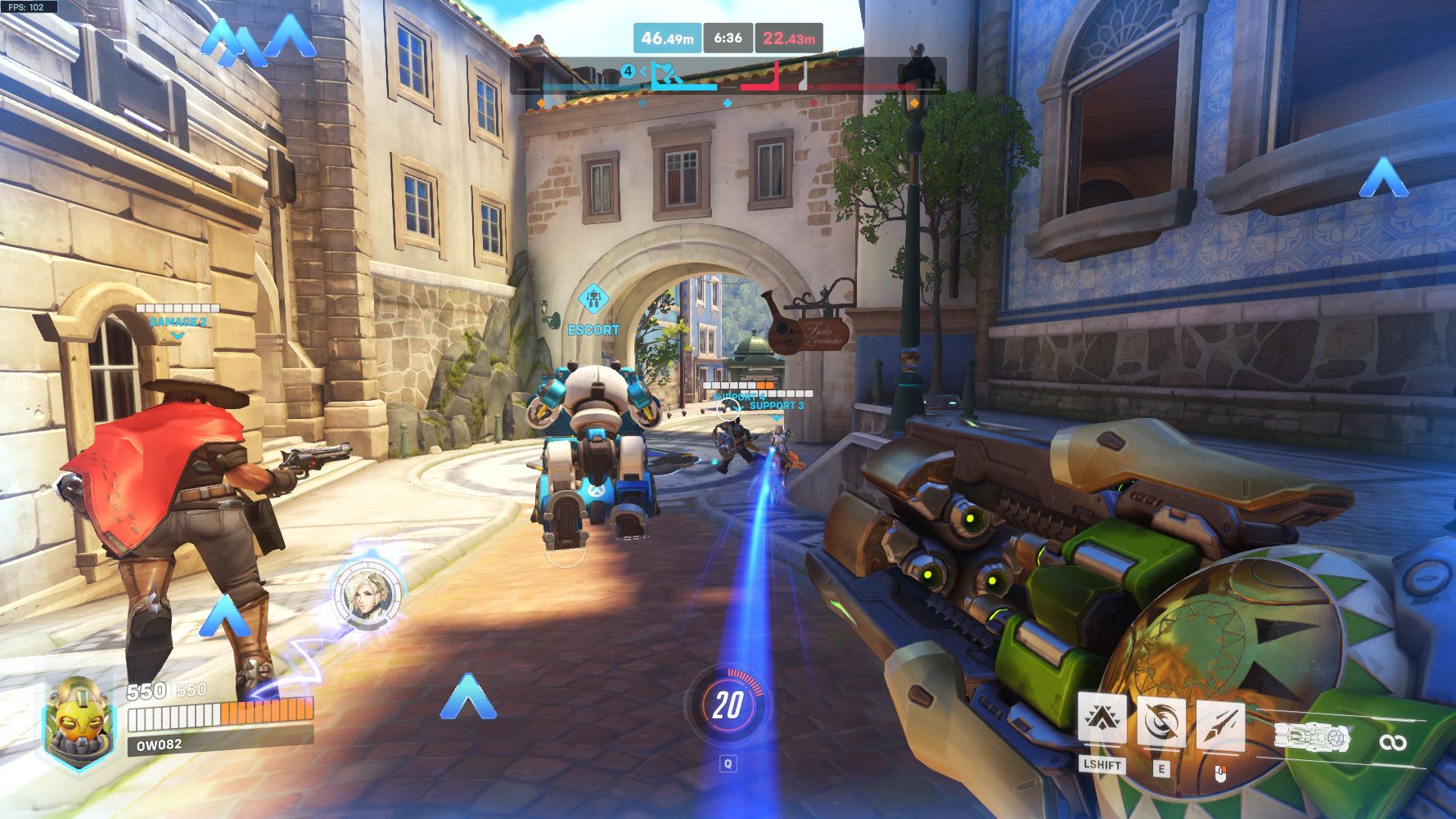Click the SUPPORT 3 teammate indicator
Screen dimensions: 1456x819
779,404
